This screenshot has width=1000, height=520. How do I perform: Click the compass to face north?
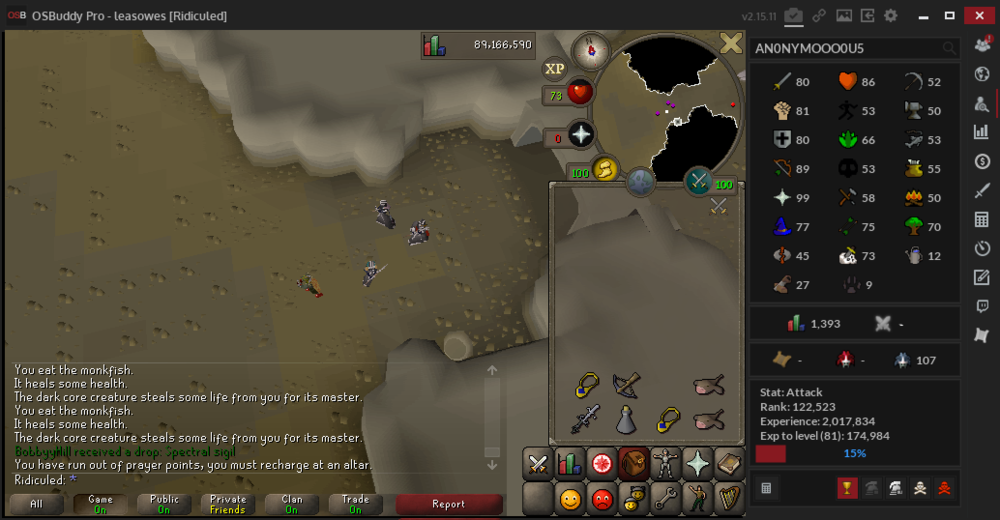click(x=590, y=50)
